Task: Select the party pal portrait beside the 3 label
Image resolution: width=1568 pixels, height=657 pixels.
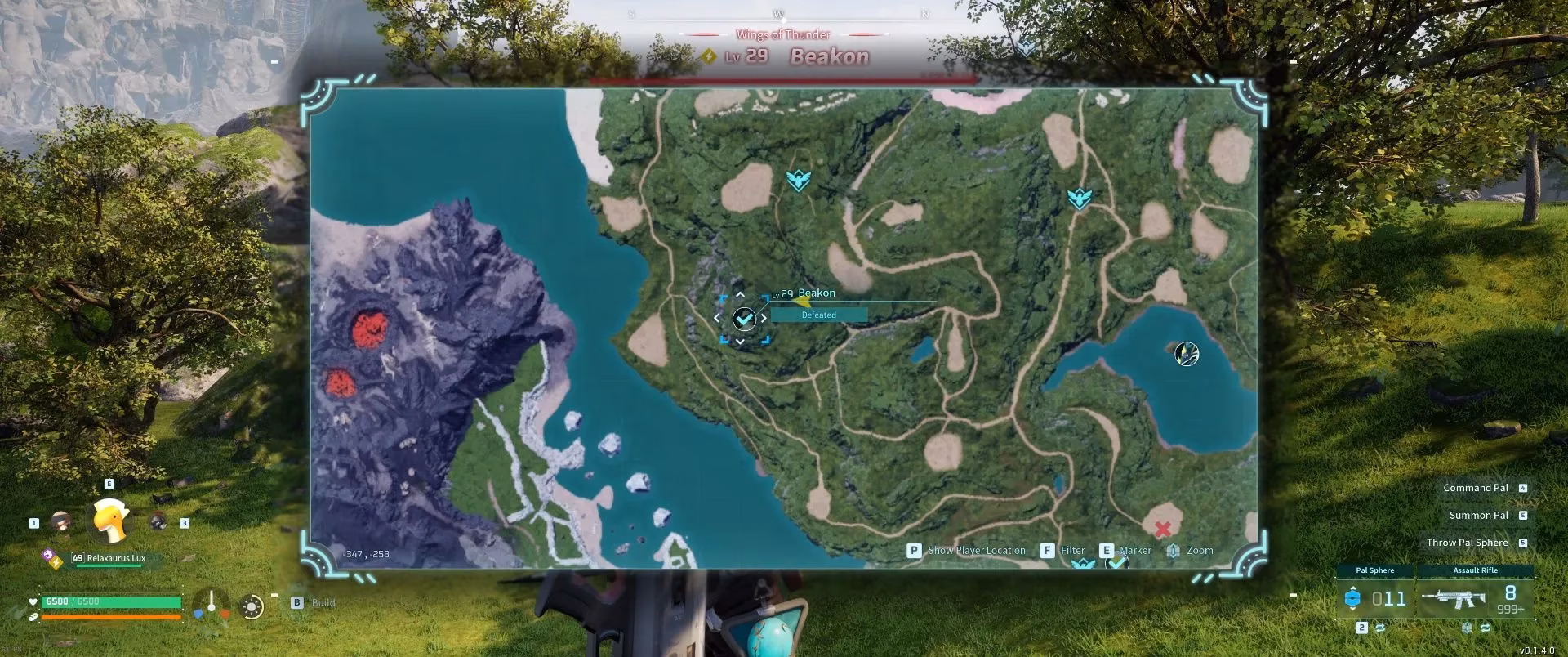Action: click(x=158, y=521)
